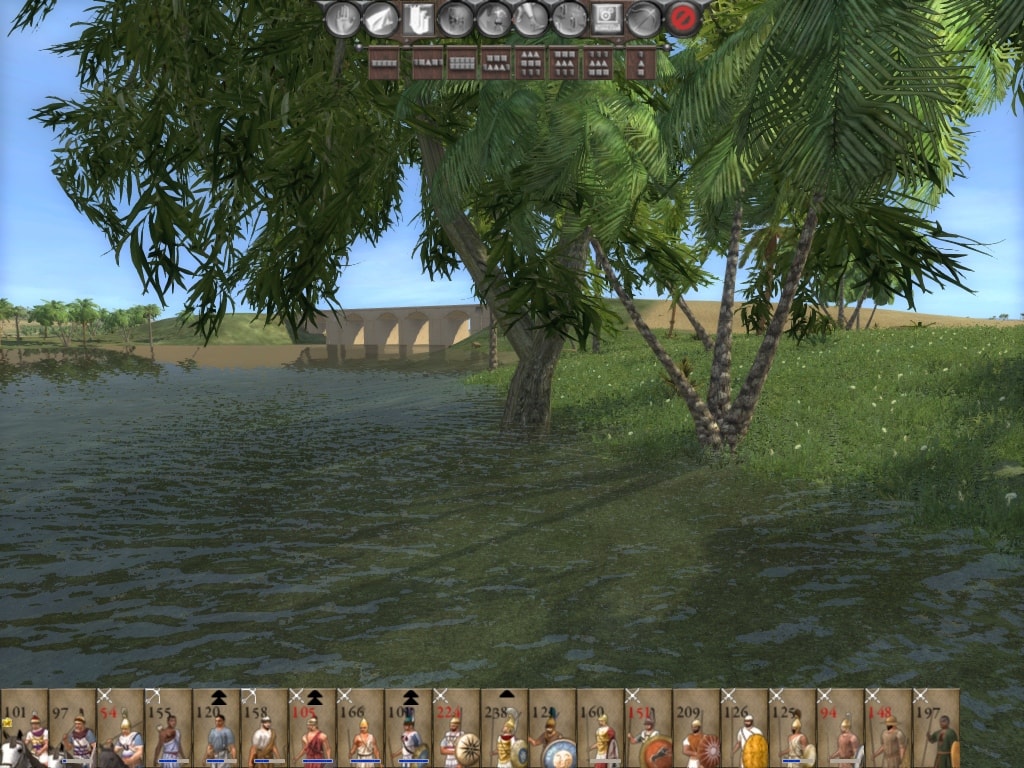1024x768 pixels.
Task: Choose the green-robed unit card showing 197
Action: tap(936, 729)
